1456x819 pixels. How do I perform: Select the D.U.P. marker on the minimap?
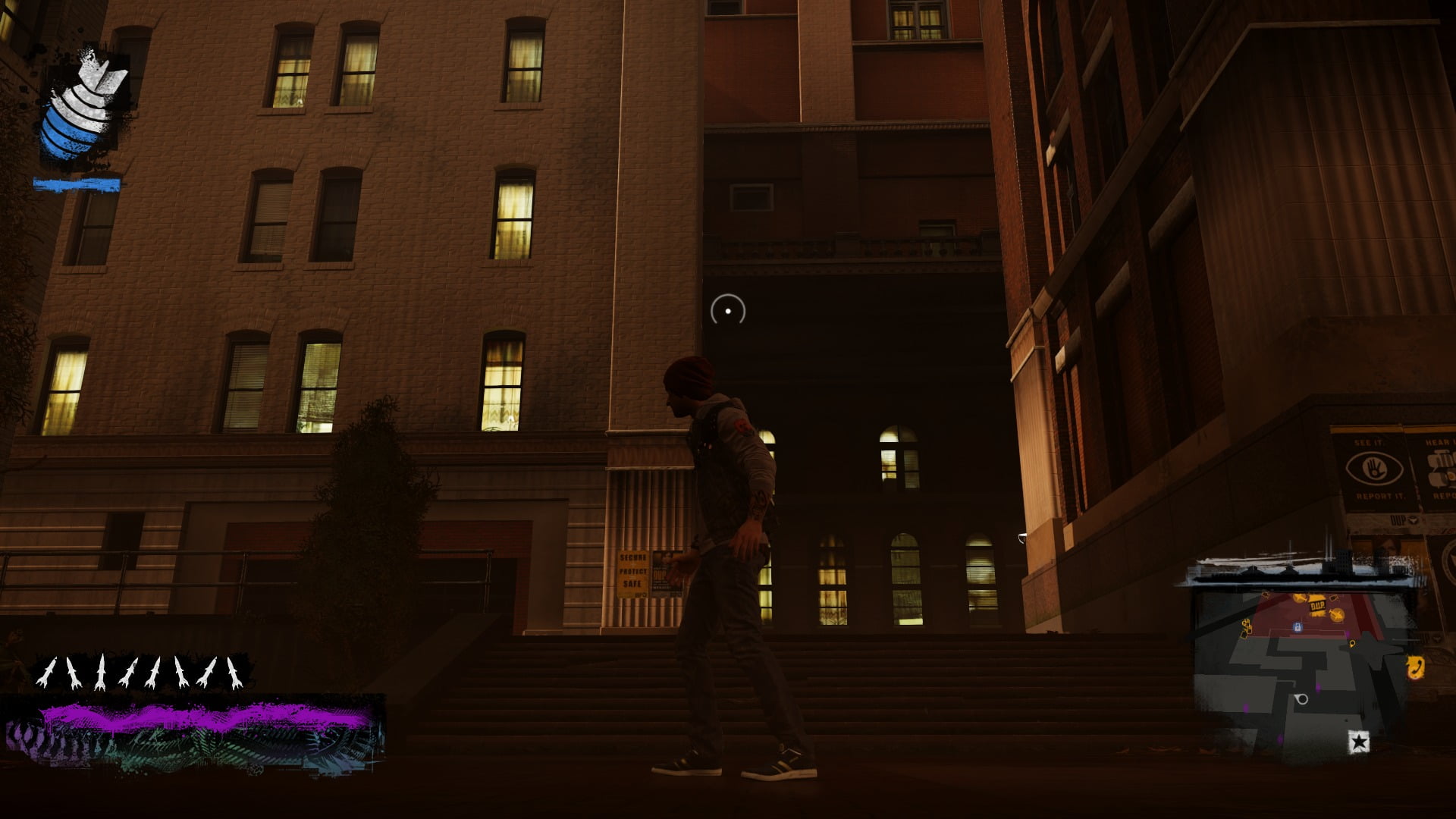(x=1316, y=607)
